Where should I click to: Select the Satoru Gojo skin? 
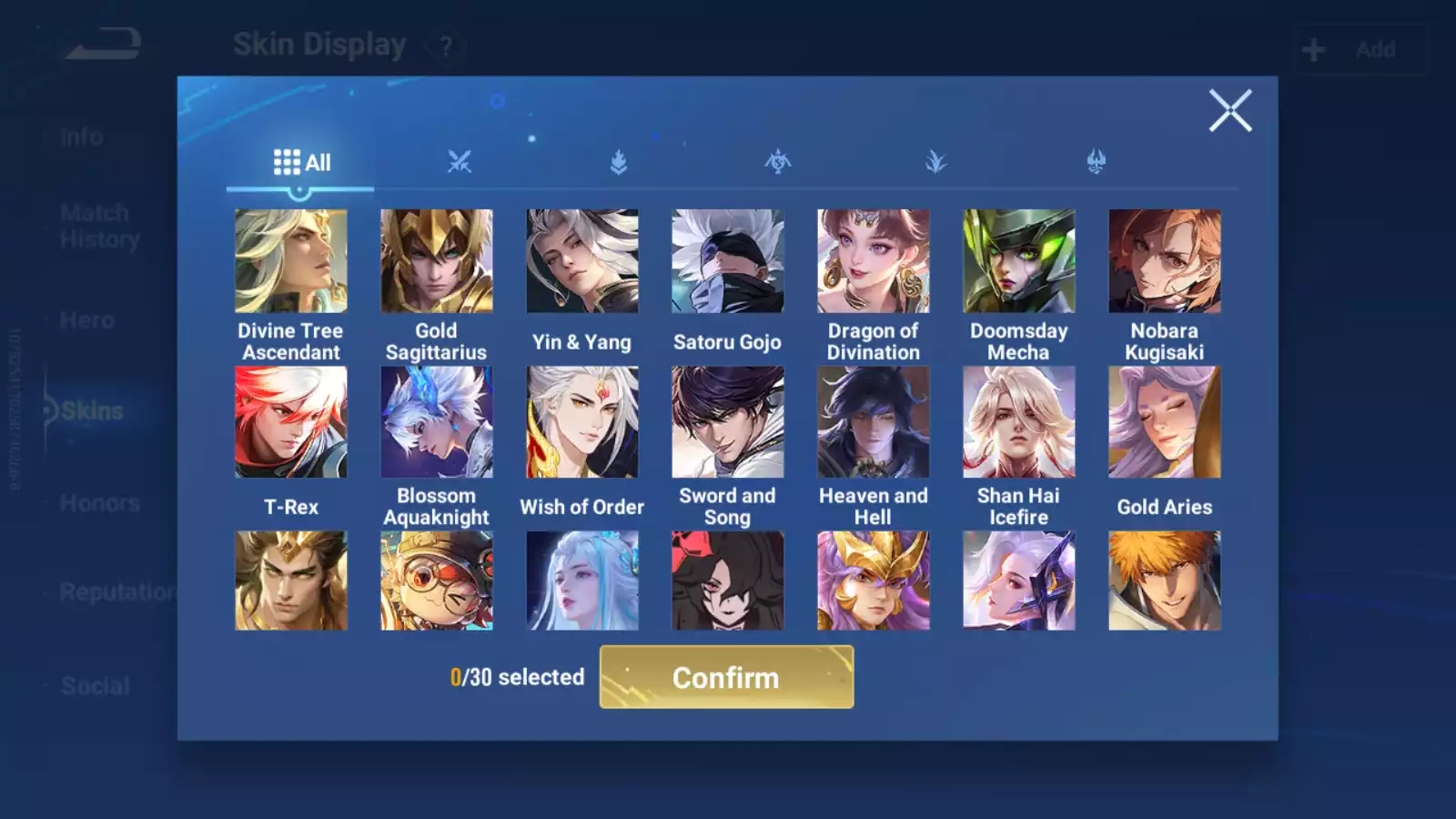click(x=728, y=262)
